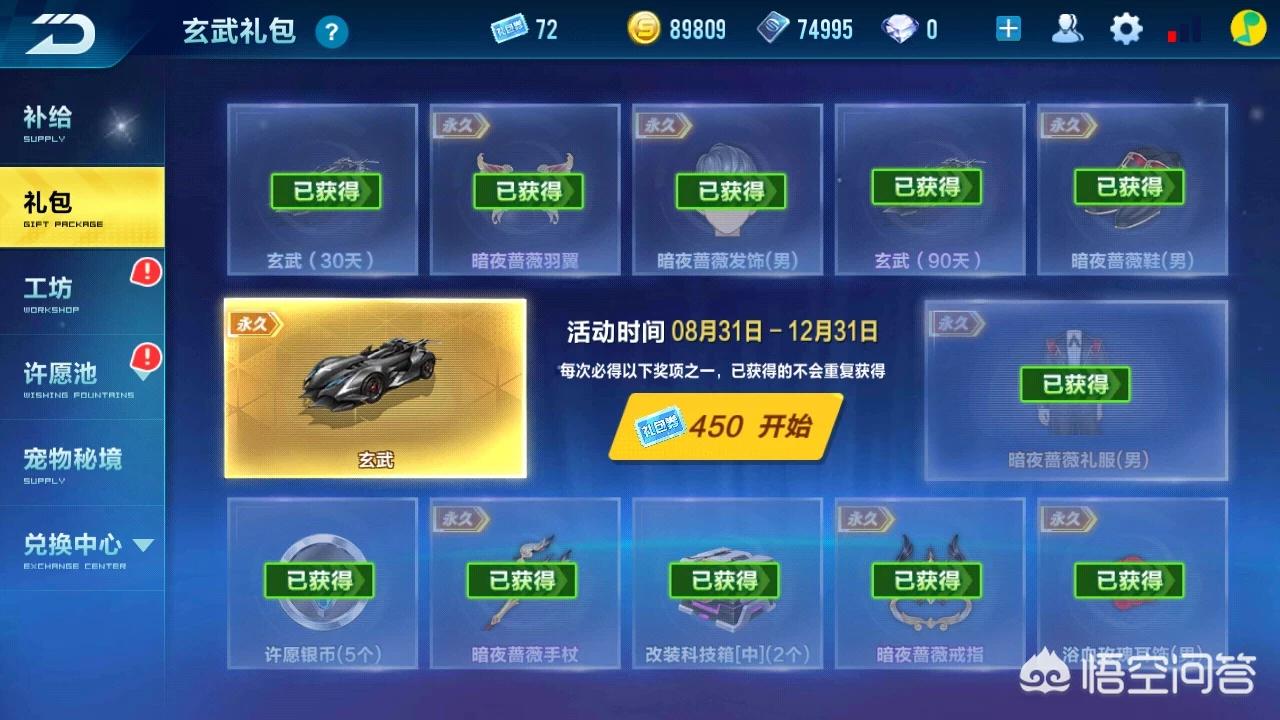
Task: Click 已获得 on 暗夜蔷薇礼服(男) reward
Action: 1075,384
